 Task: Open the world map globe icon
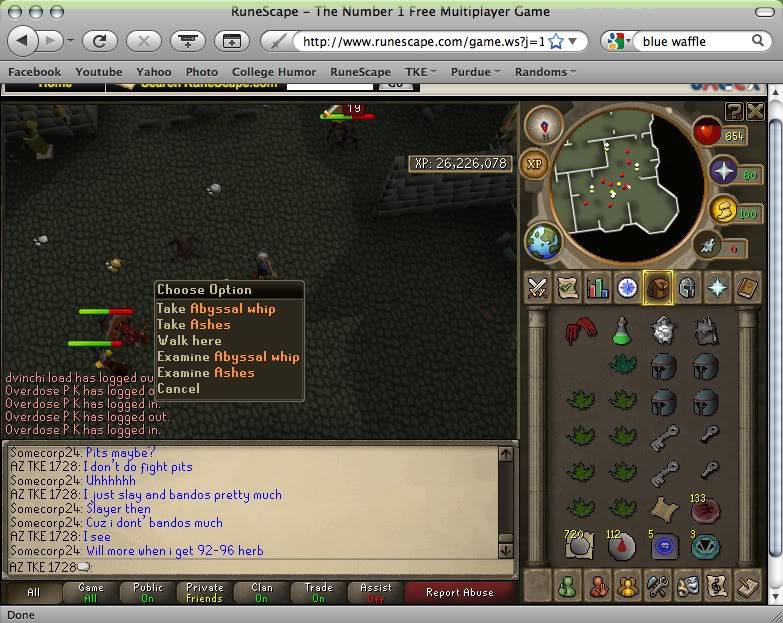click(544, 242)
